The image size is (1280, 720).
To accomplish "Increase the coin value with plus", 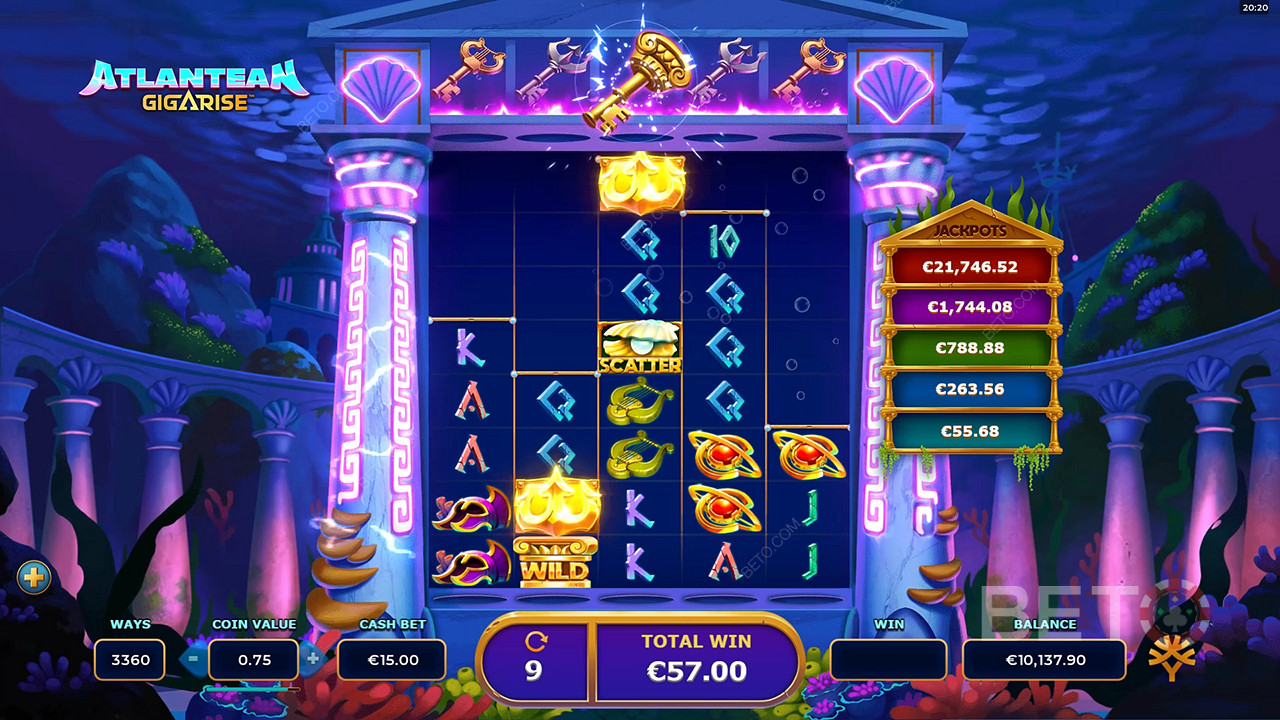I will click(313, 659).
